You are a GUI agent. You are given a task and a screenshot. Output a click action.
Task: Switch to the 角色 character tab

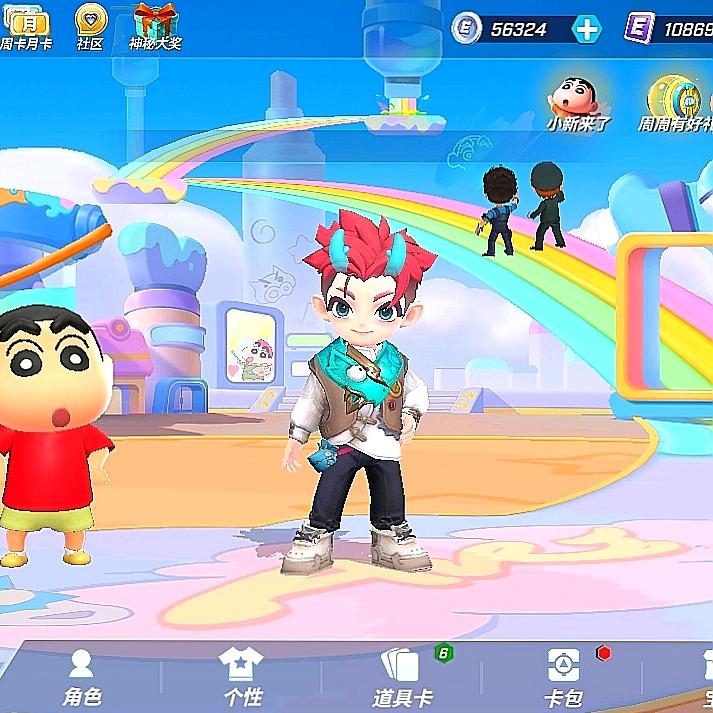[x=81, y=676]
